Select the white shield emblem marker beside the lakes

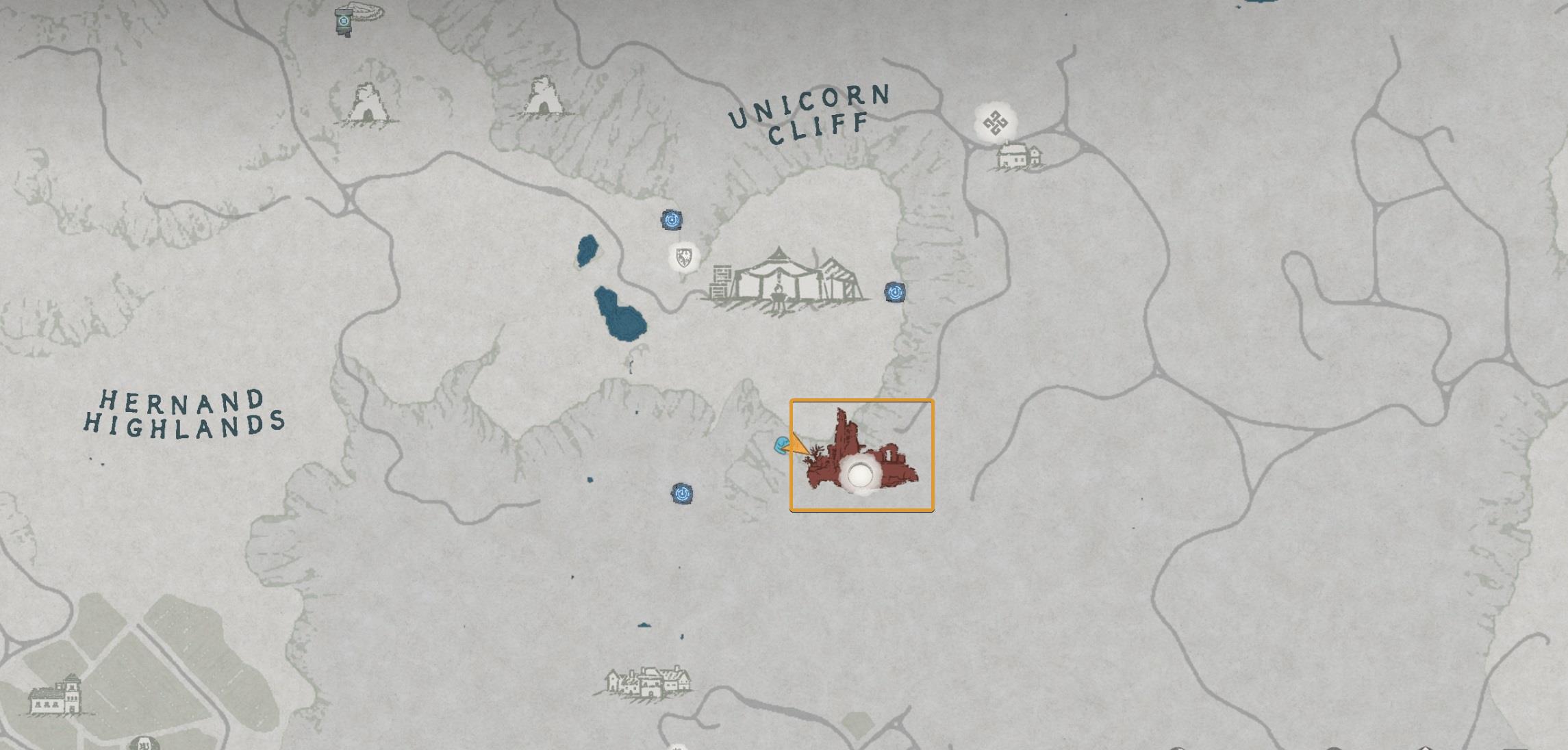[x=682, y=259]
